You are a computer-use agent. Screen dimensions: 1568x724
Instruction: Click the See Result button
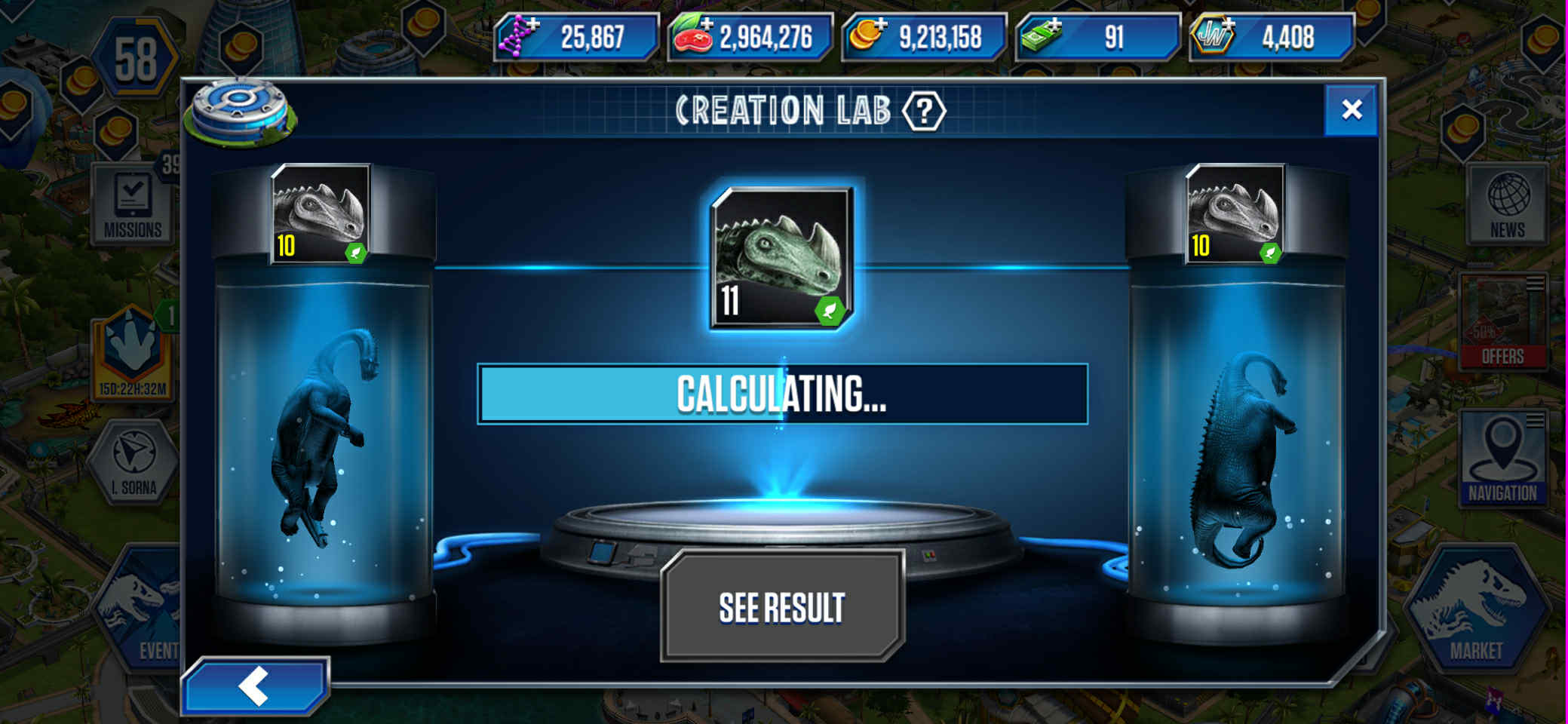[782, 607]
